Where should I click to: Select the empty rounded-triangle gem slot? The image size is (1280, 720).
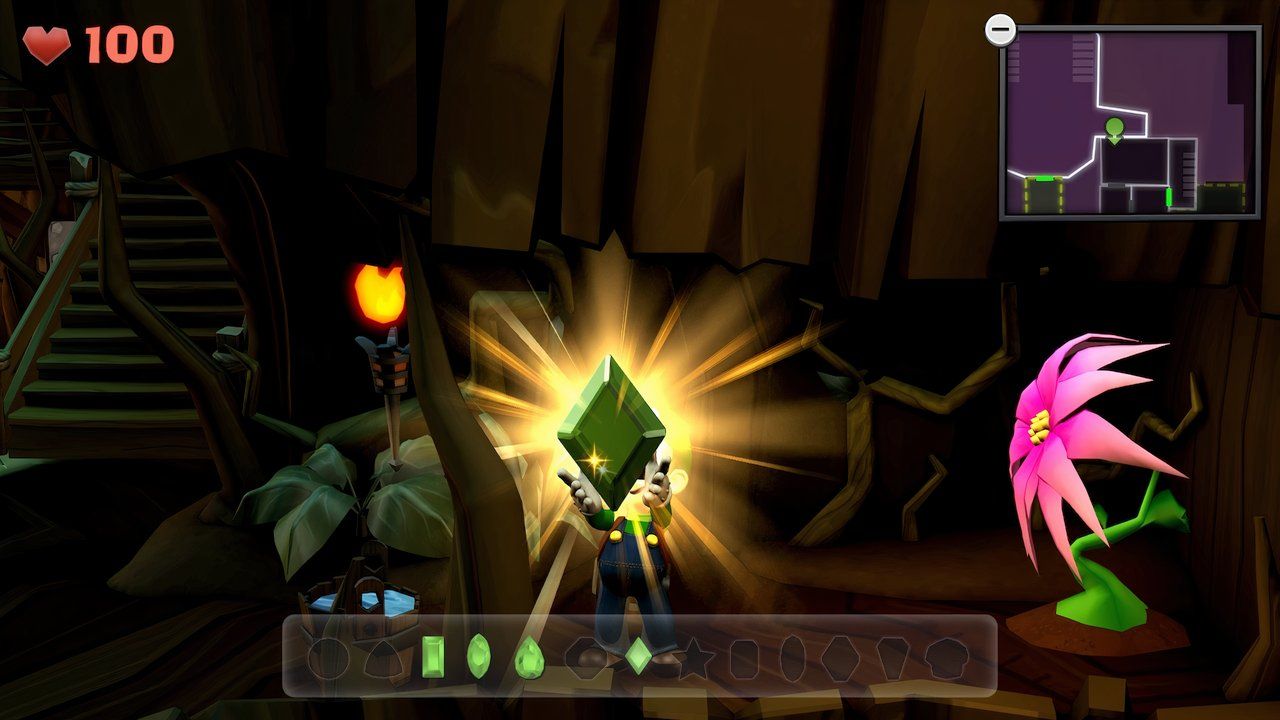[381, 658]
